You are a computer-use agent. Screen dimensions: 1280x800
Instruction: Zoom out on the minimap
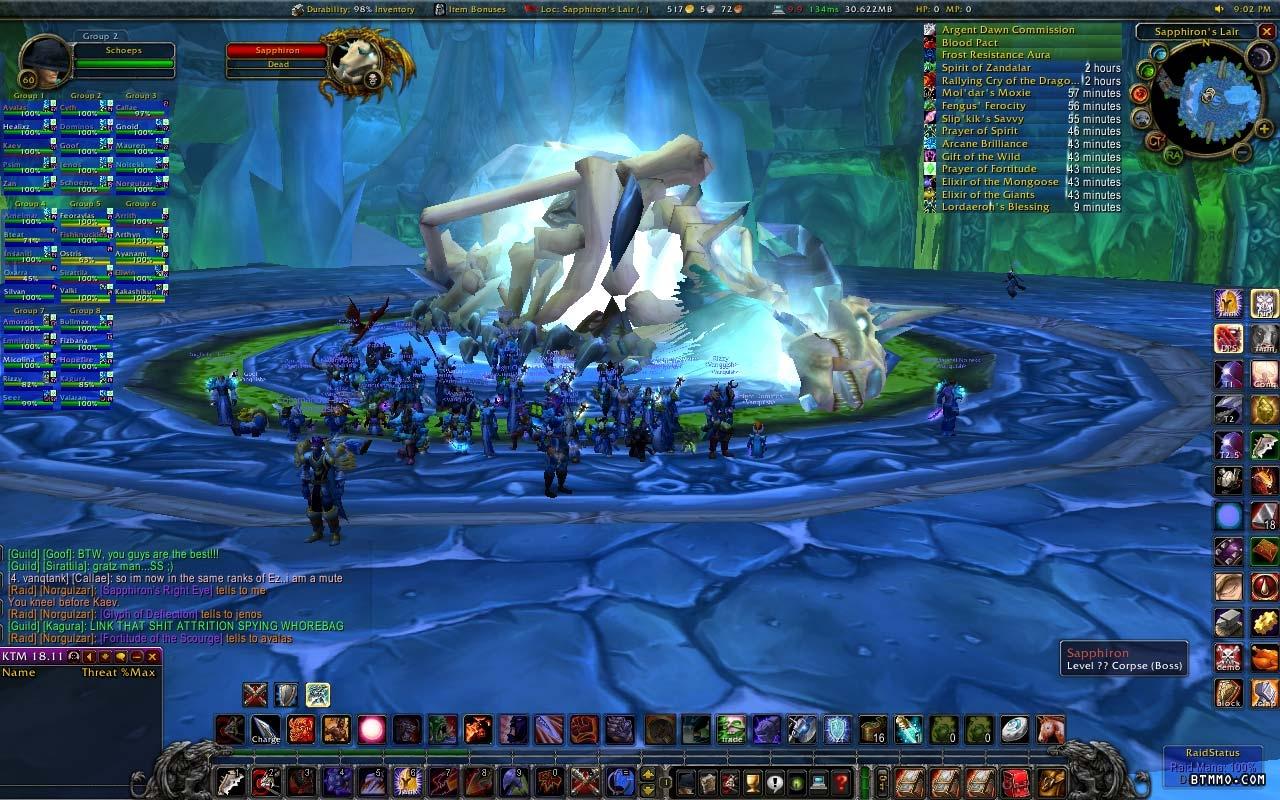[x=1241, y=153]
